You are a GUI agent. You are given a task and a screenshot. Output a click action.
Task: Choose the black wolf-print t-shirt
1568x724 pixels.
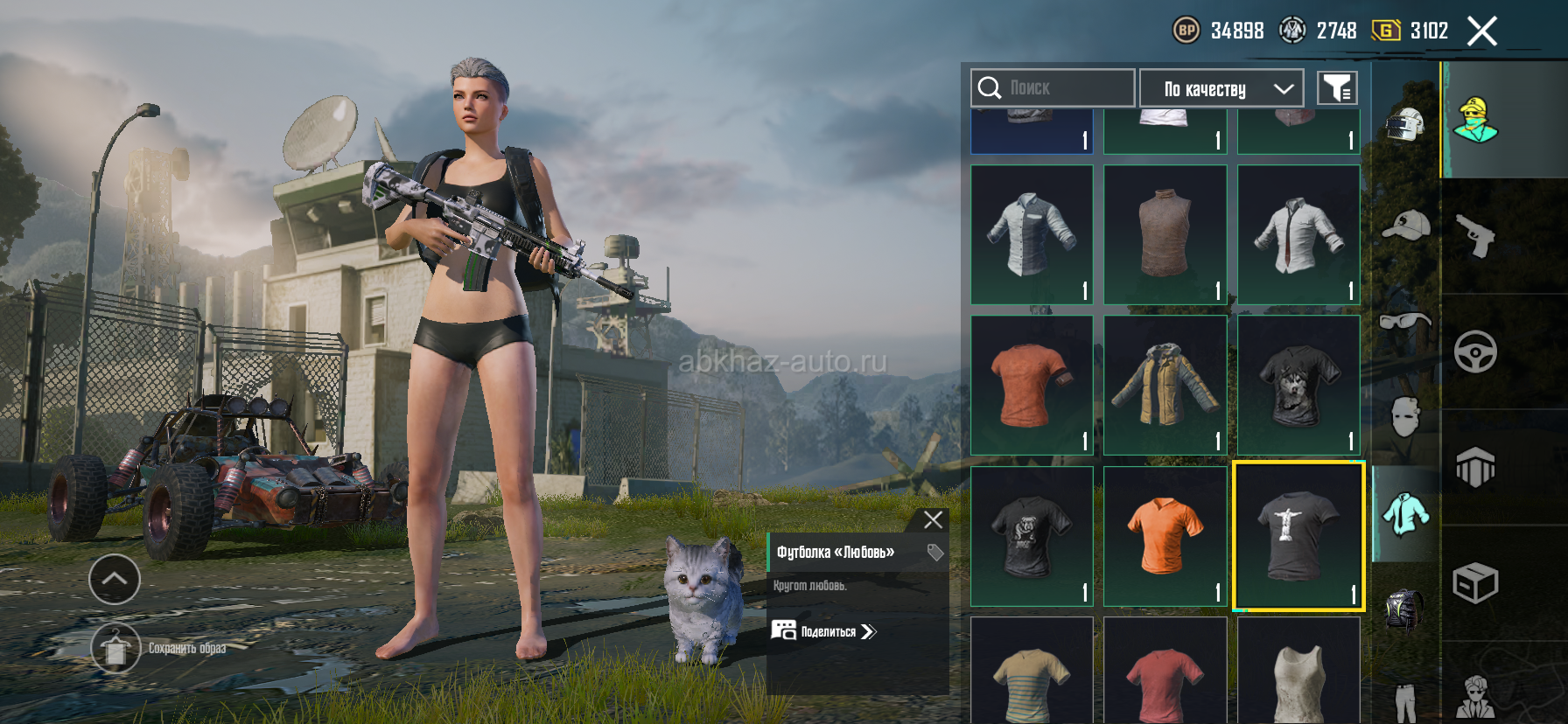tap(1298, 385)
